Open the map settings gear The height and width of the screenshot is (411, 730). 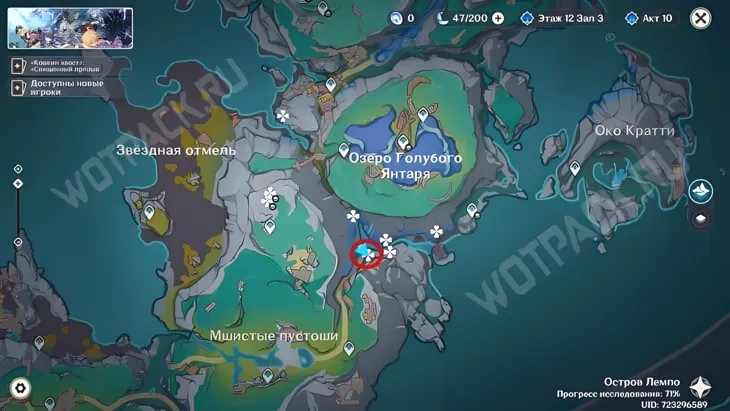(x=20, y=388)
